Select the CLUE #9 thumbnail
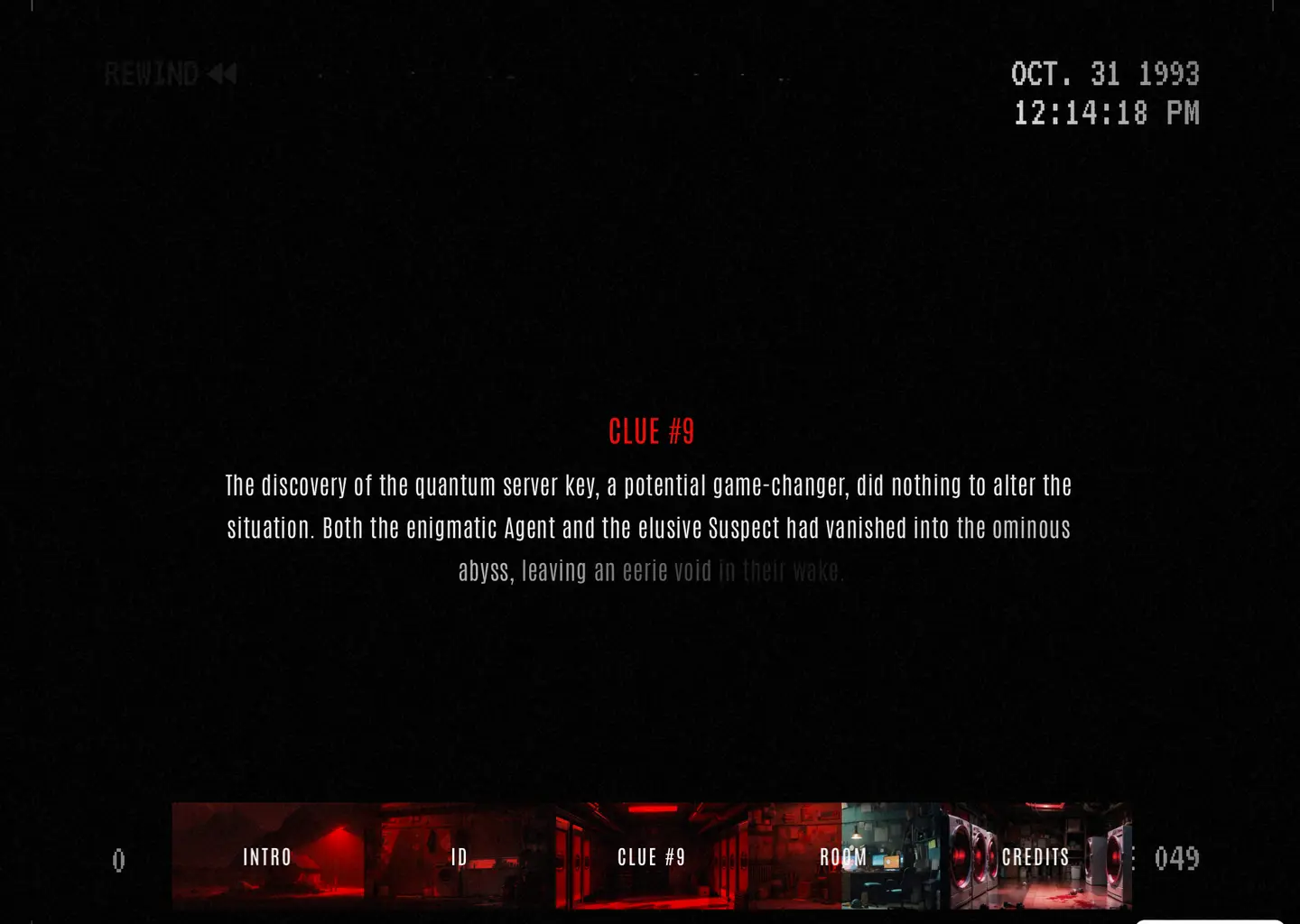1300x924 pixels. (x=651, y=856)
